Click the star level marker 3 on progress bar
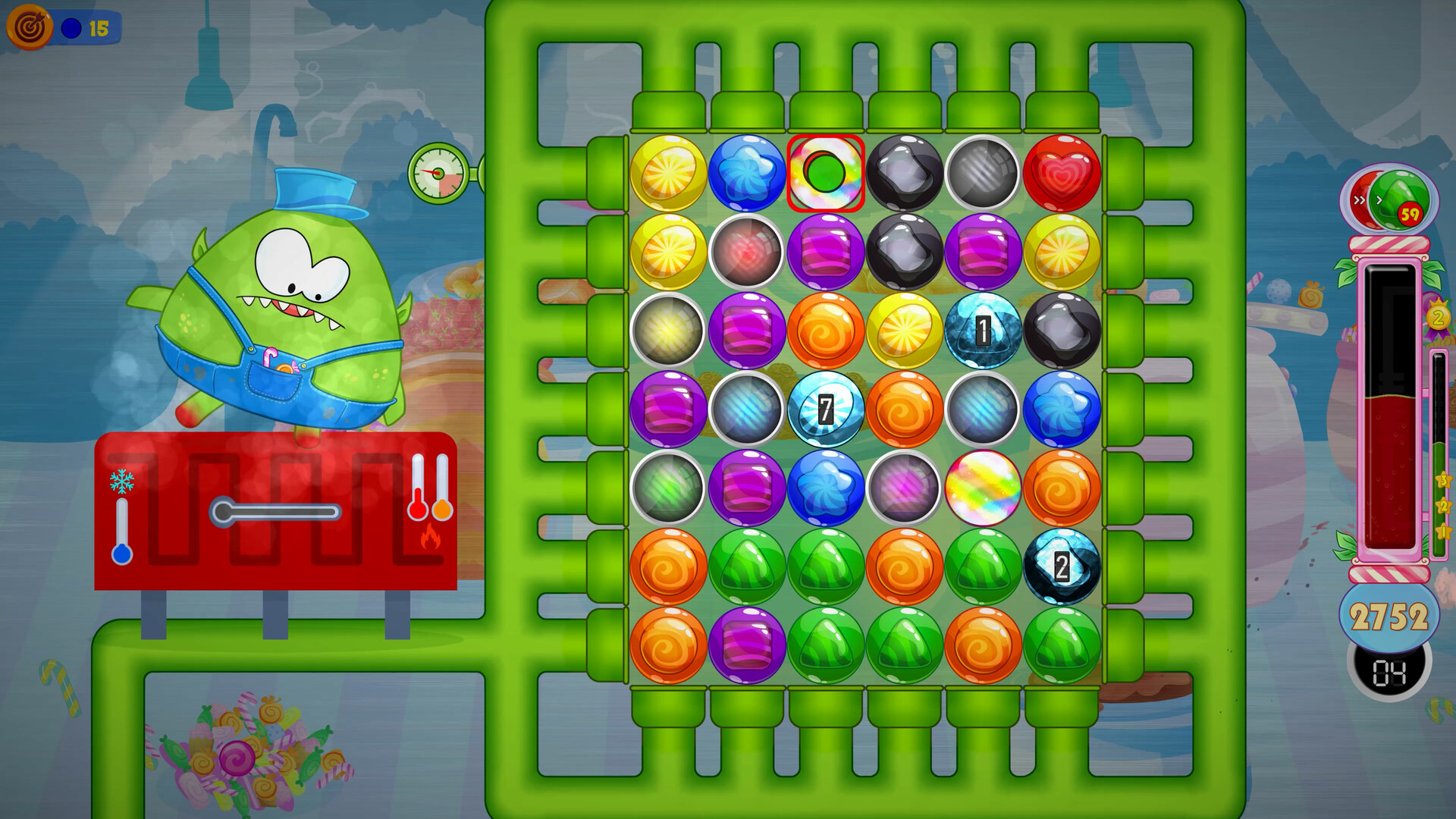 coord(1443,479)
